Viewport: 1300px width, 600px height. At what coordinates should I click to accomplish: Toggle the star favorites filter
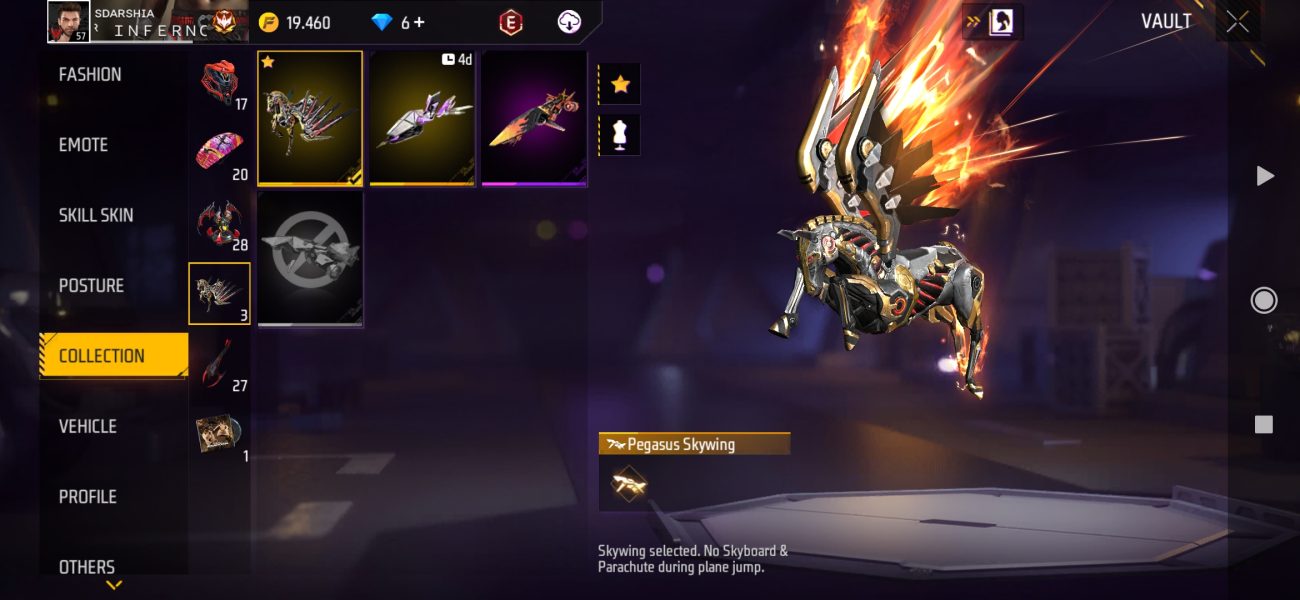click(x=620, y=84)
